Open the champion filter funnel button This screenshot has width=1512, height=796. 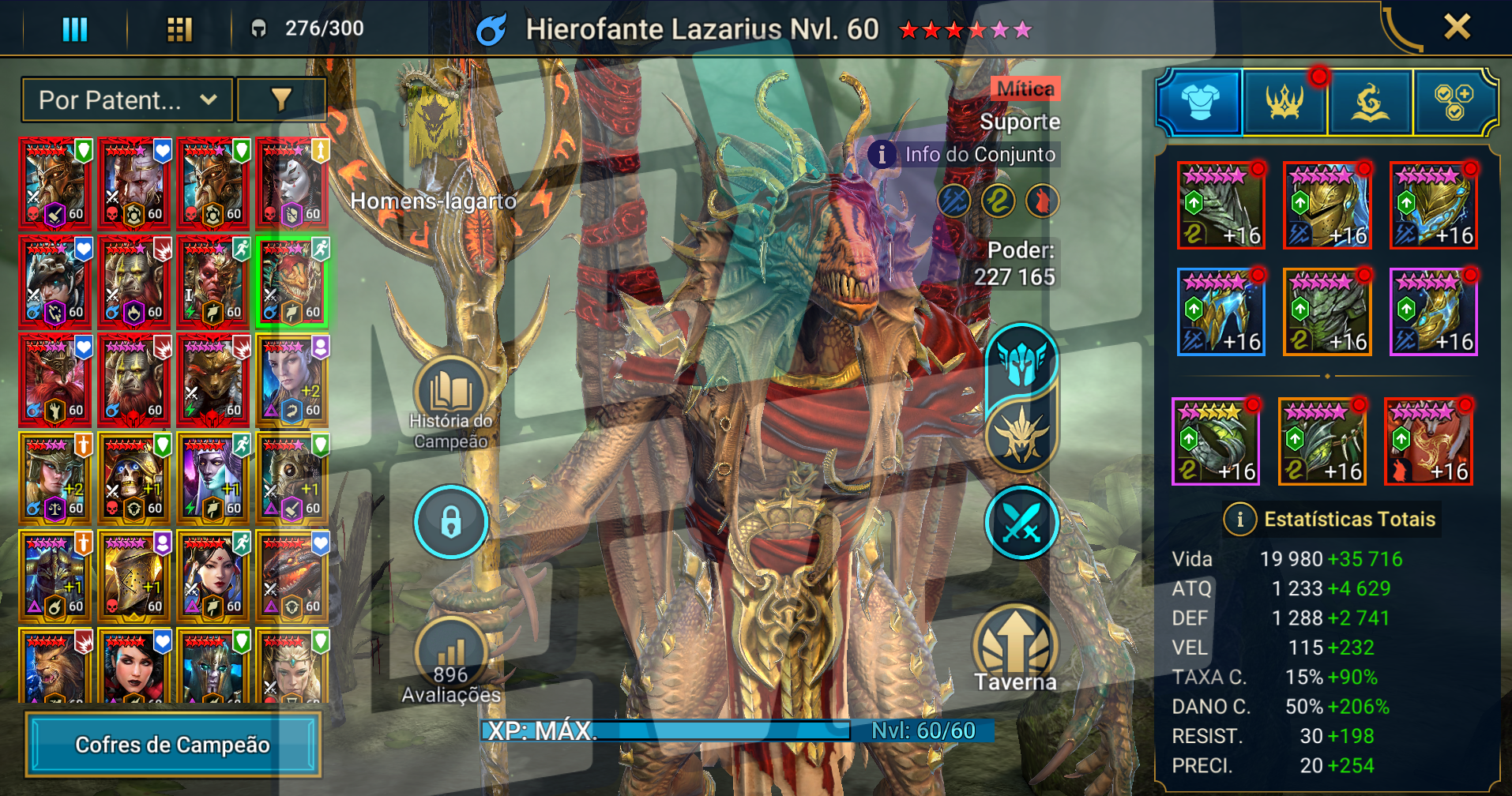pos(281,99)
